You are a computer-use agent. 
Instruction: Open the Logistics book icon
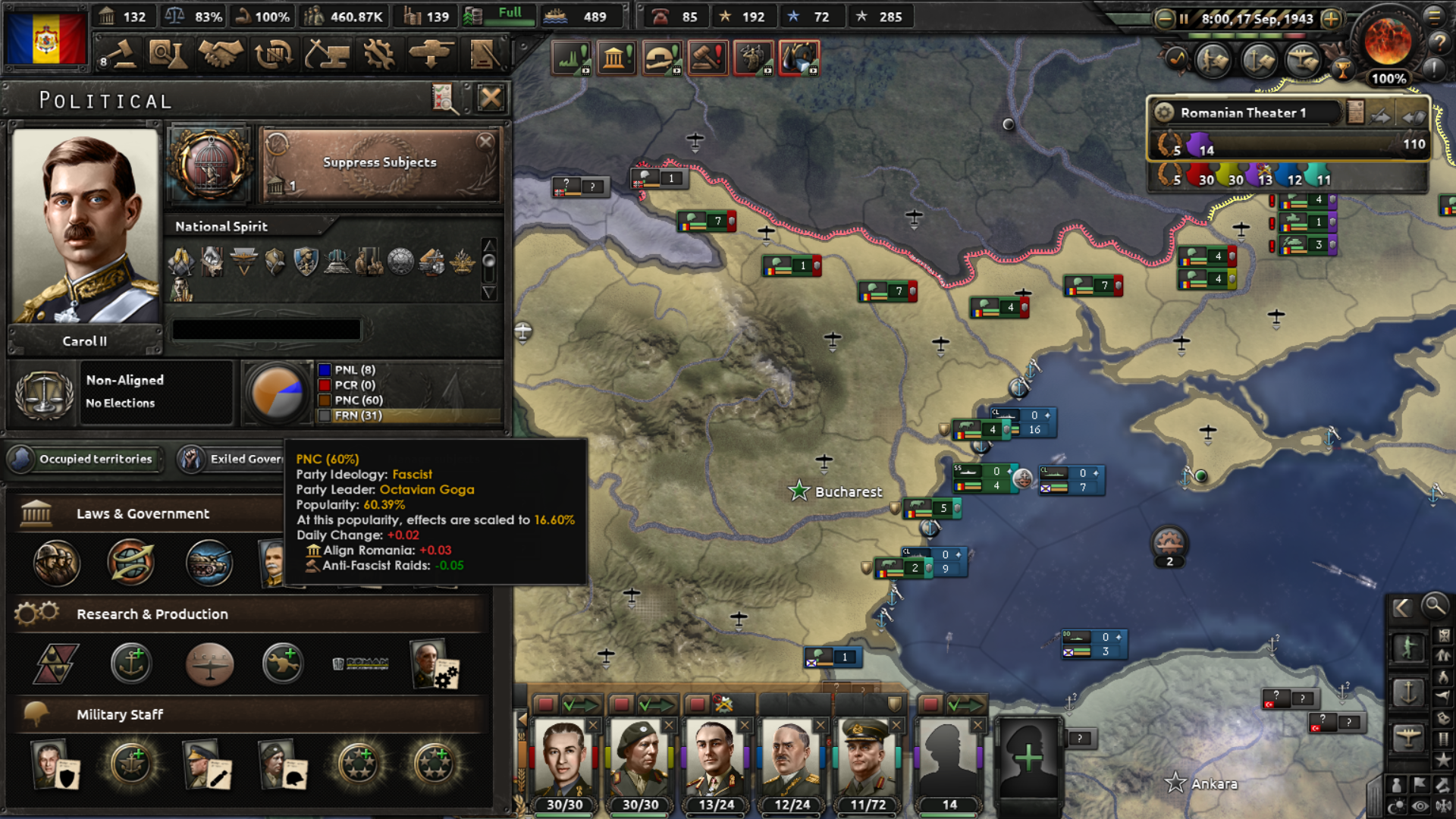(485, 54)
